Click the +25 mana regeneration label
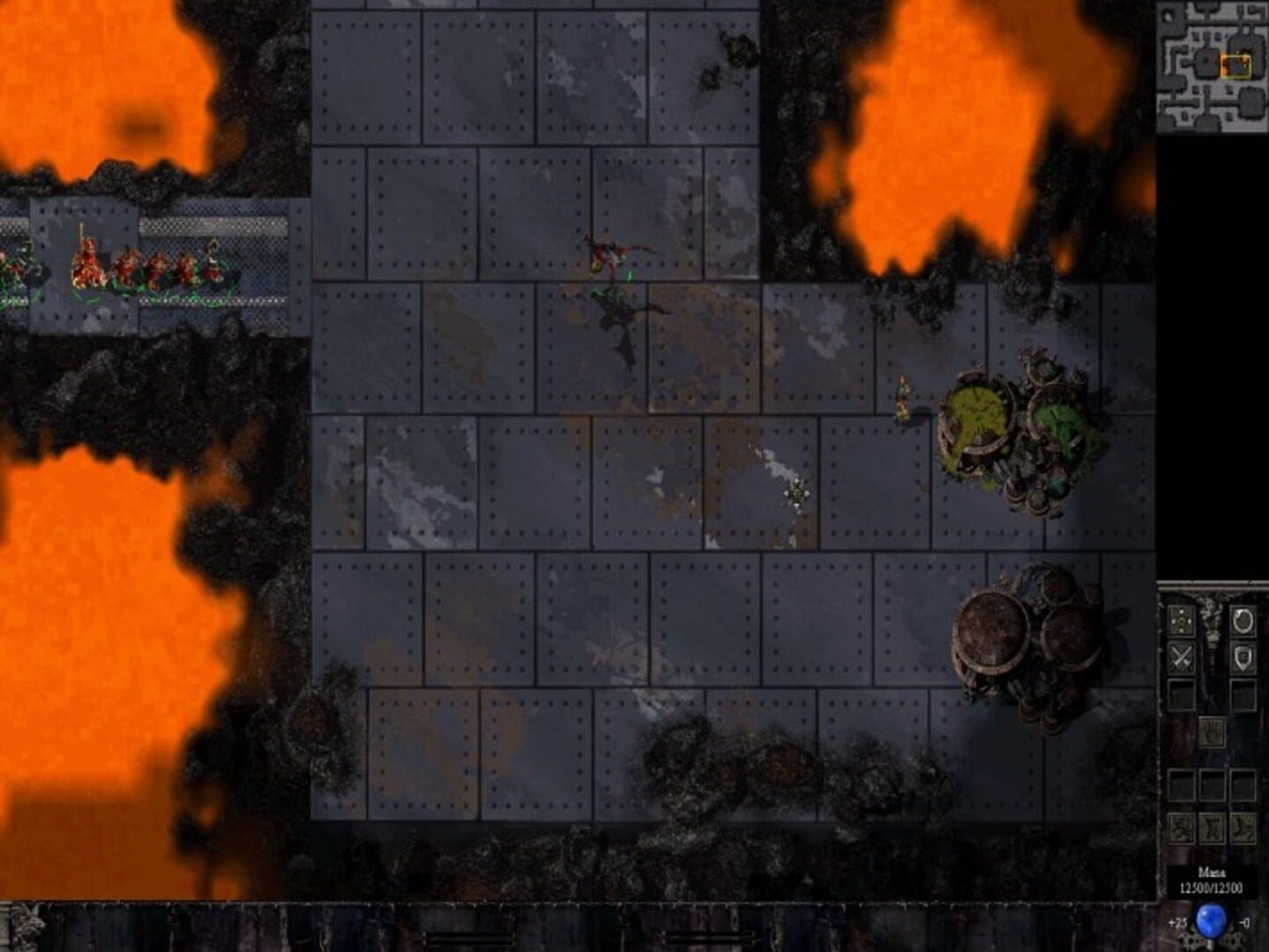 1176,921
